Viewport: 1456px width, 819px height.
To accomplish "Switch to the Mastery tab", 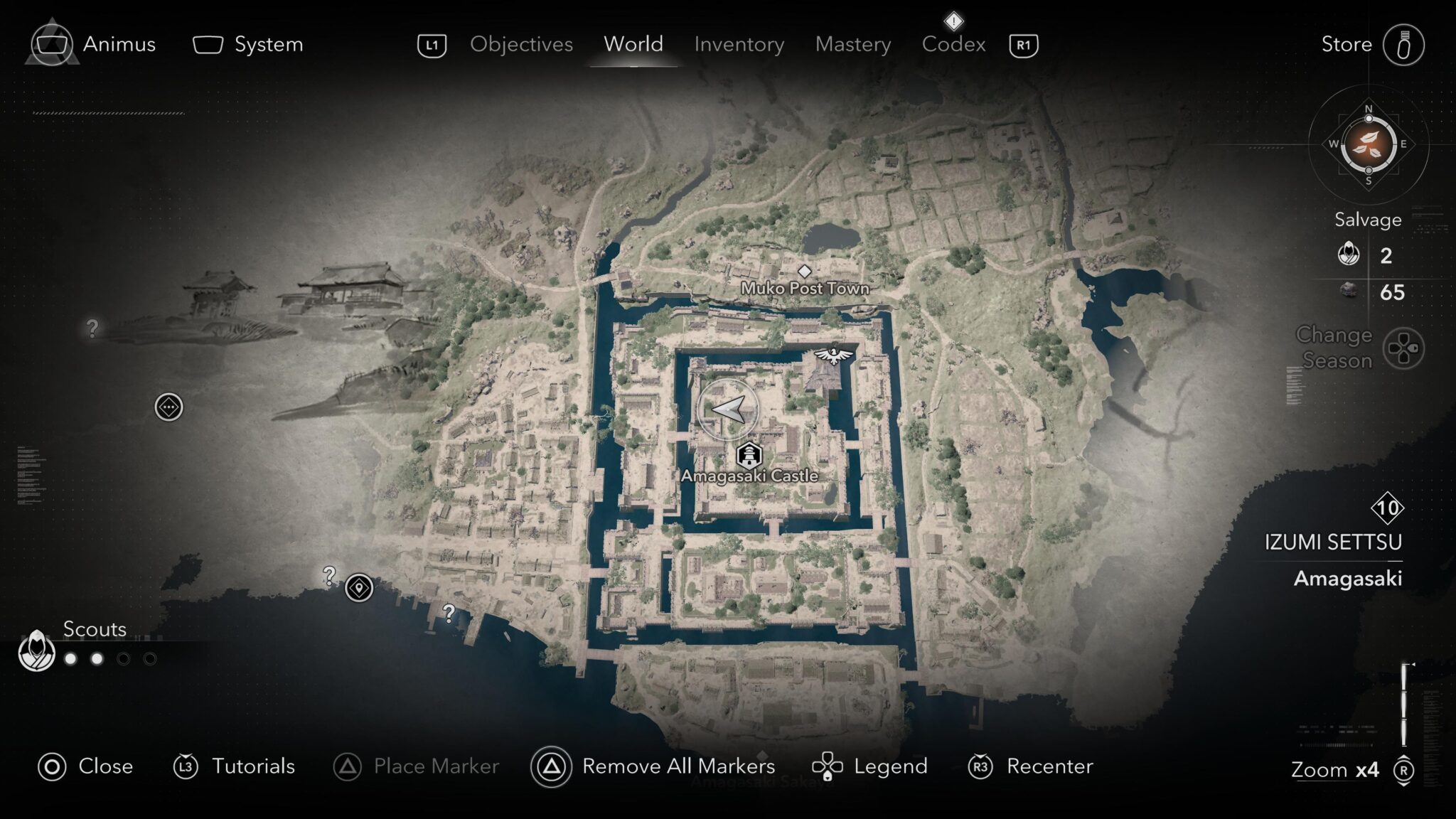I will (x=852, y=44).
